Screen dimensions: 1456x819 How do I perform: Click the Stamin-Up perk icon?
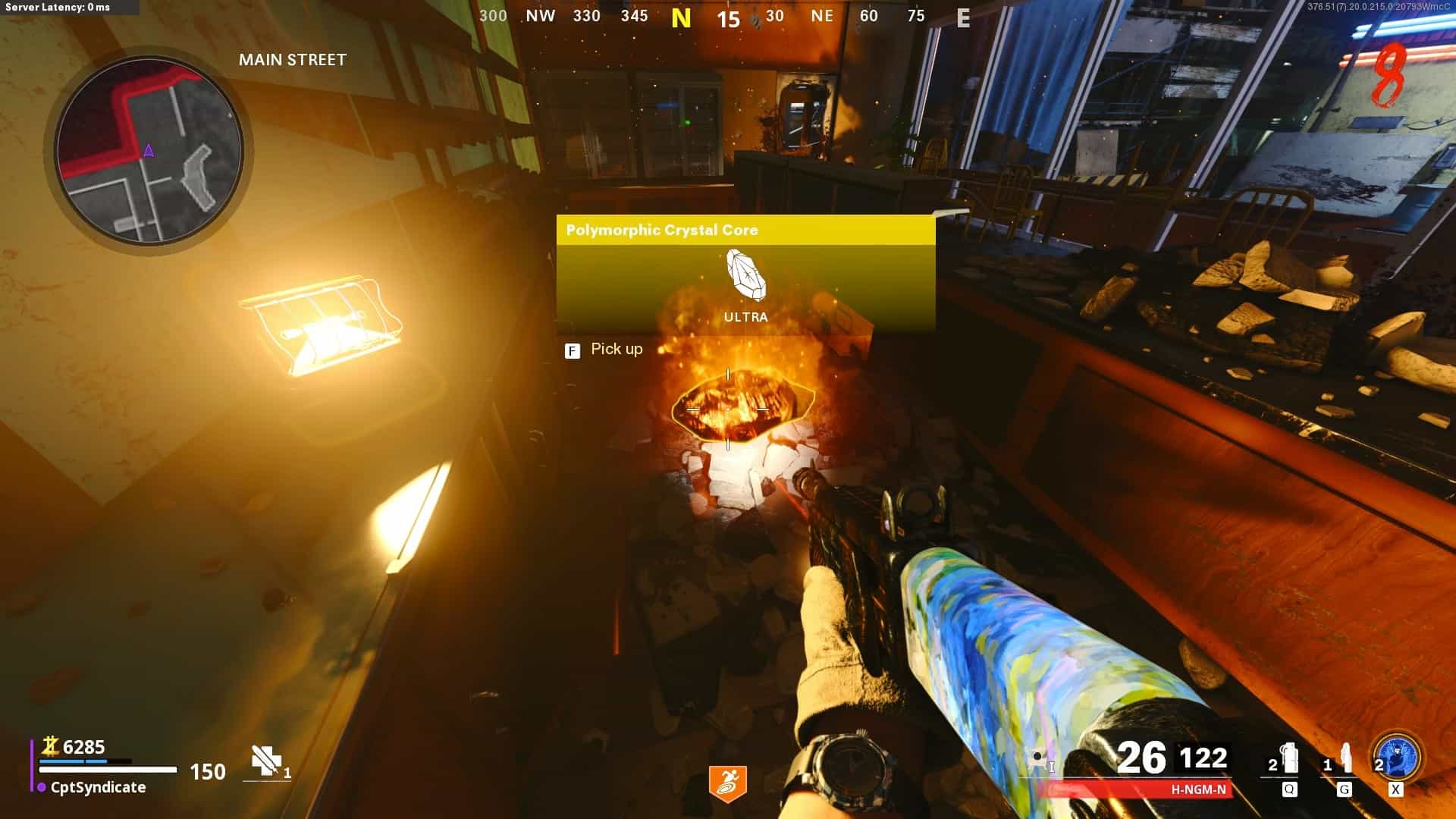coord(727,784)
